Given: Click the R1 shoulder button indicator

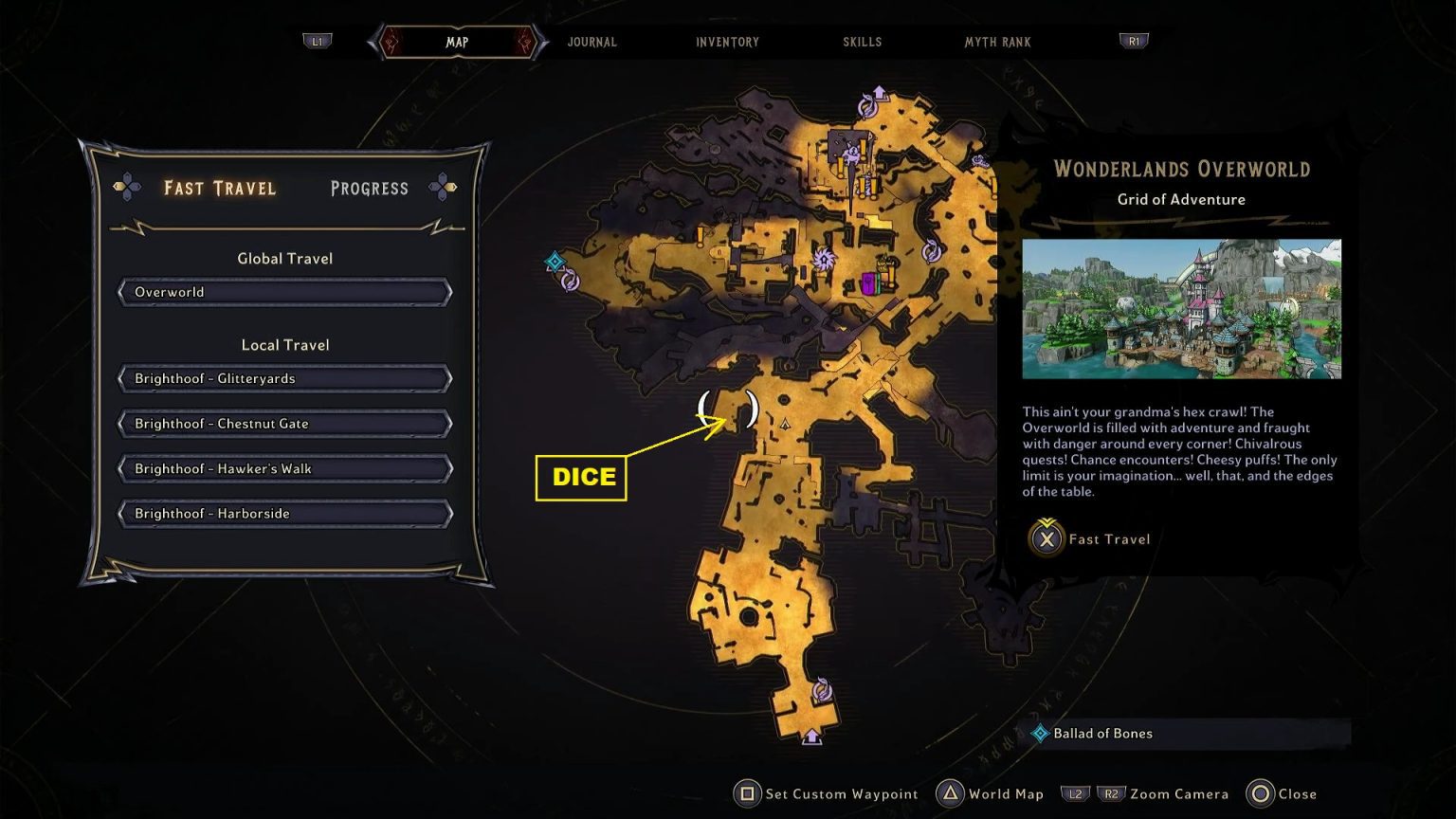Looking at the screenshot, I should 1134,41.
